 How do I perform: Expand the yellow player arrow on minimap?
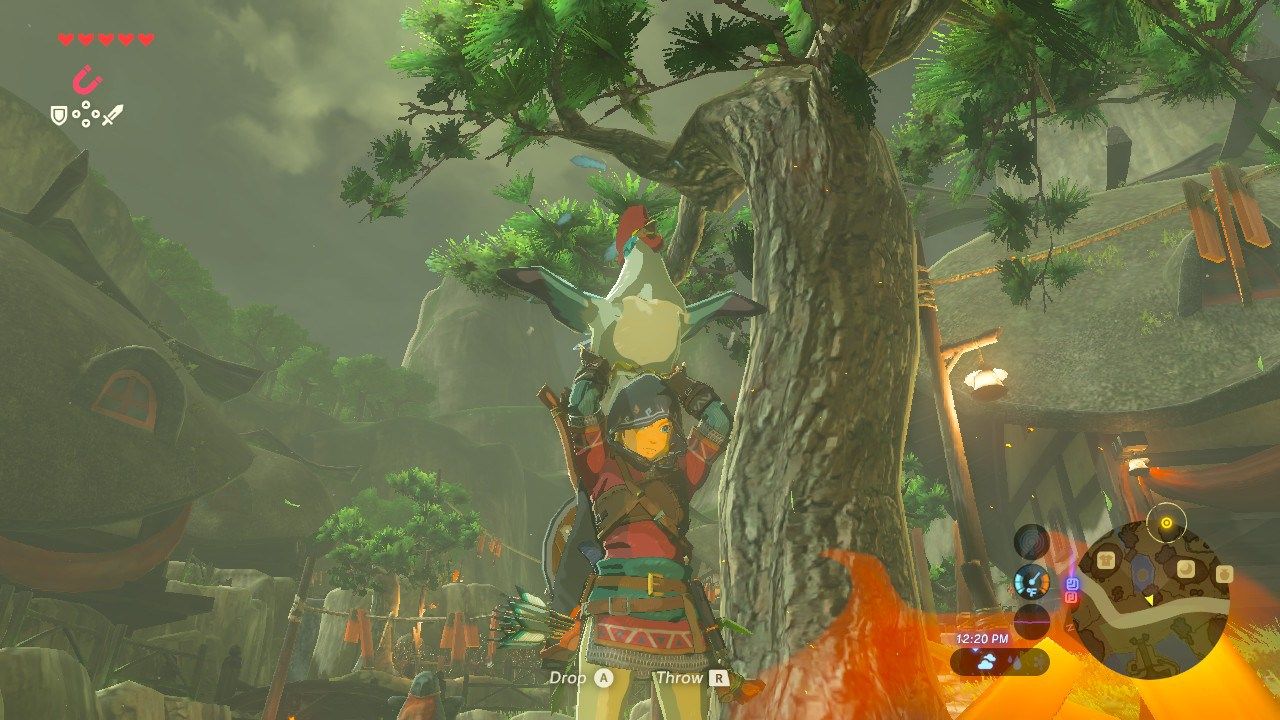click(x=1150, y=599)
